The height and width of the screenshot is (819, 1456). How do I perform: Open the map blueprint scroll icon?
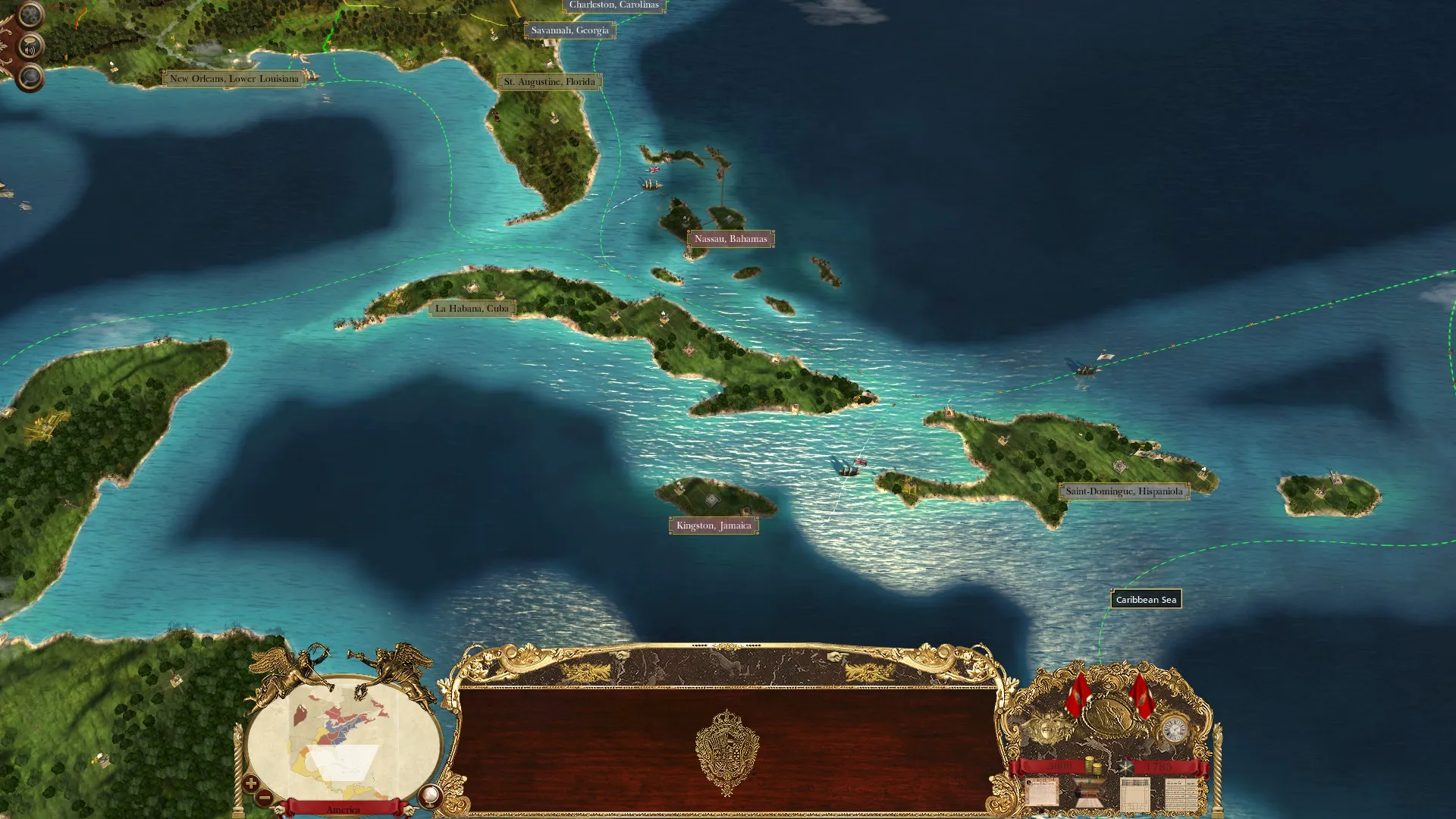click(1134, 795)
